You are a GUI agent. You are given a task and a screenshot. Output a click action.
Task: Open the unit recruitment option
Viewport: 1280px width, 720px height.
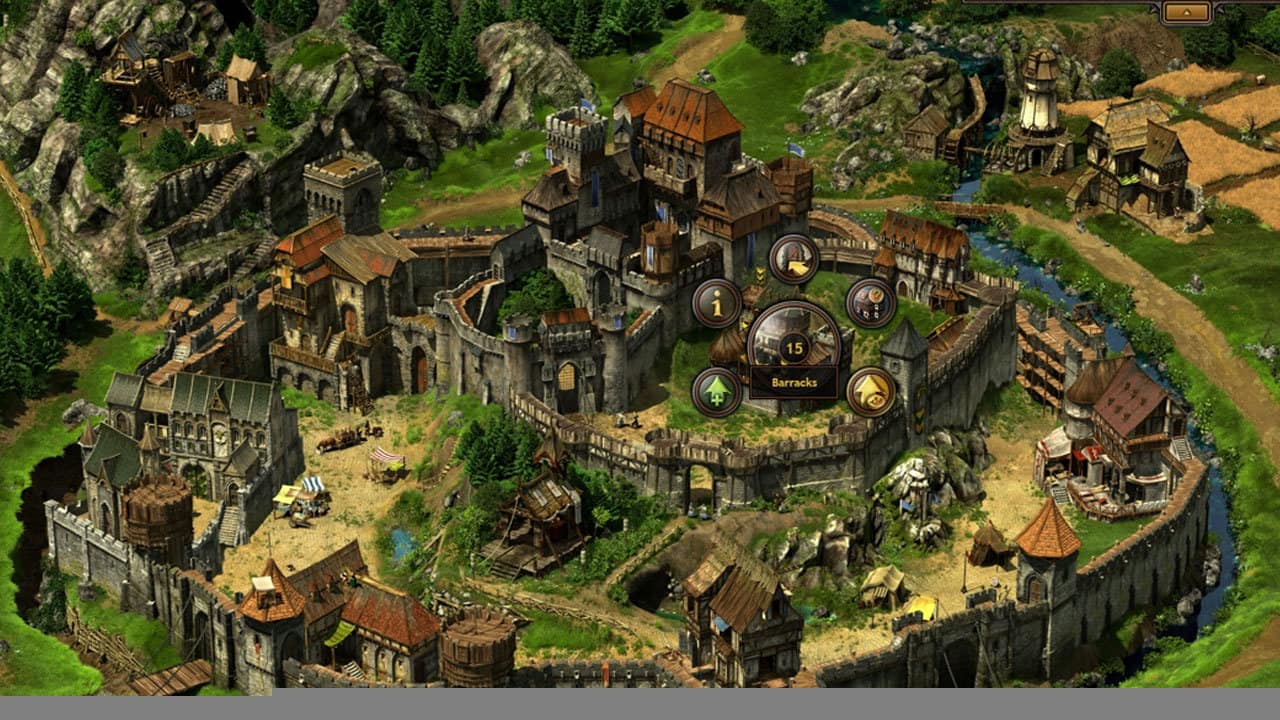coord(793,259)
